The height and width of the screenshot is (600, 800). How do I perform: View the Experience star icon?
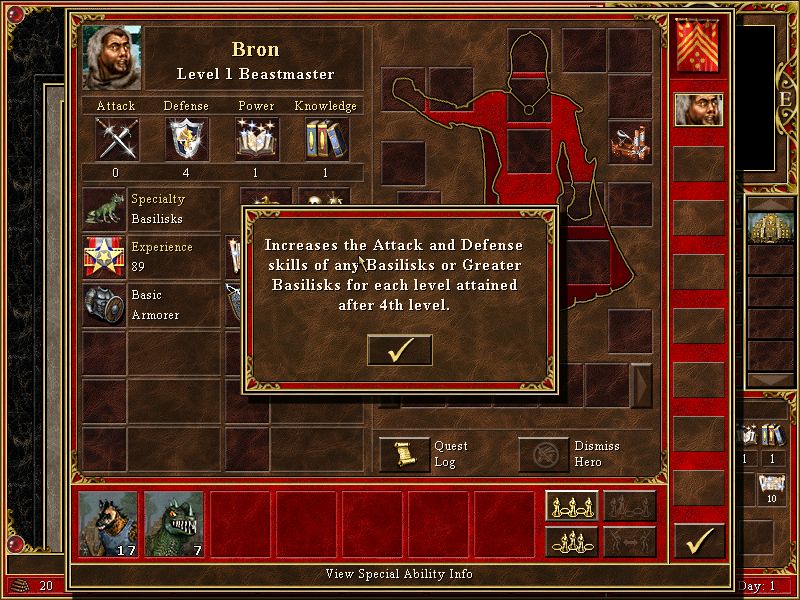(x=104, y=257)
